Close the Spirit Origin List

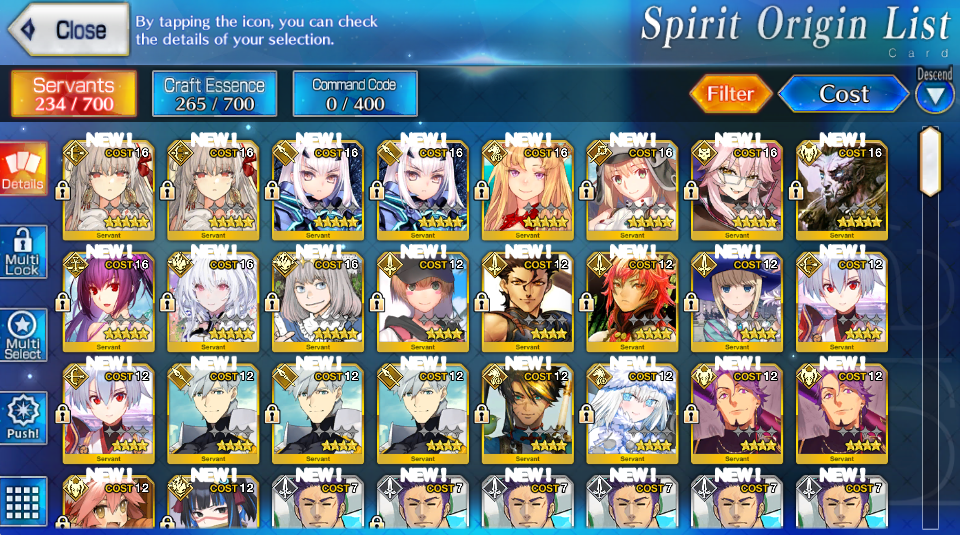[x=68, y=30]
